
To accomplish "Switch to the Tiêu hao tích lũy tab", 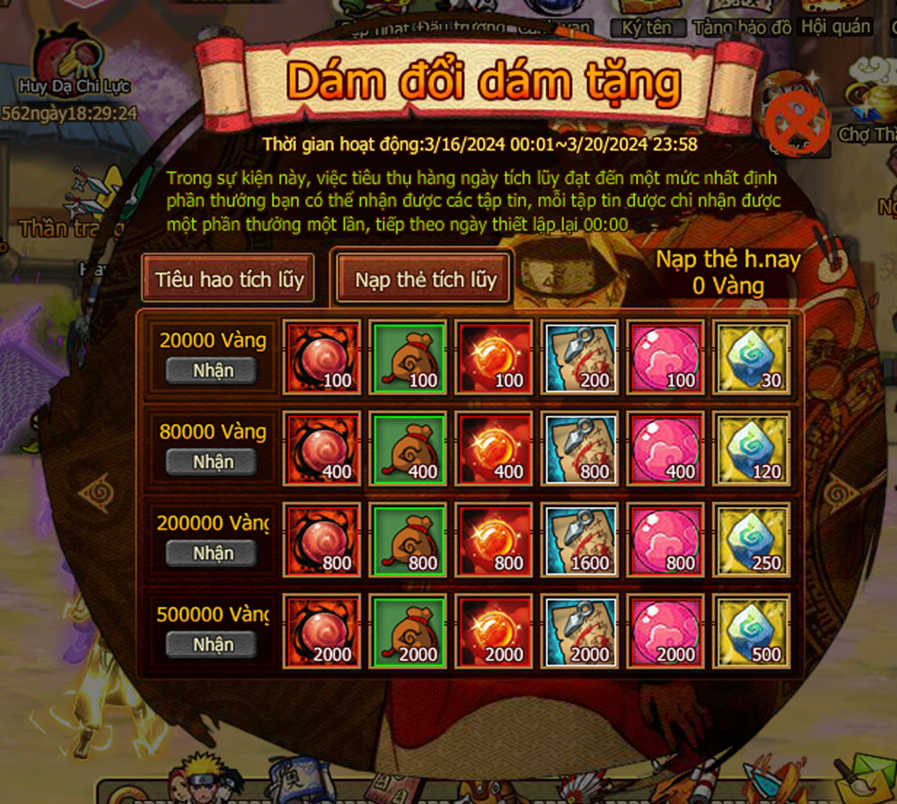I will (228, 279).
